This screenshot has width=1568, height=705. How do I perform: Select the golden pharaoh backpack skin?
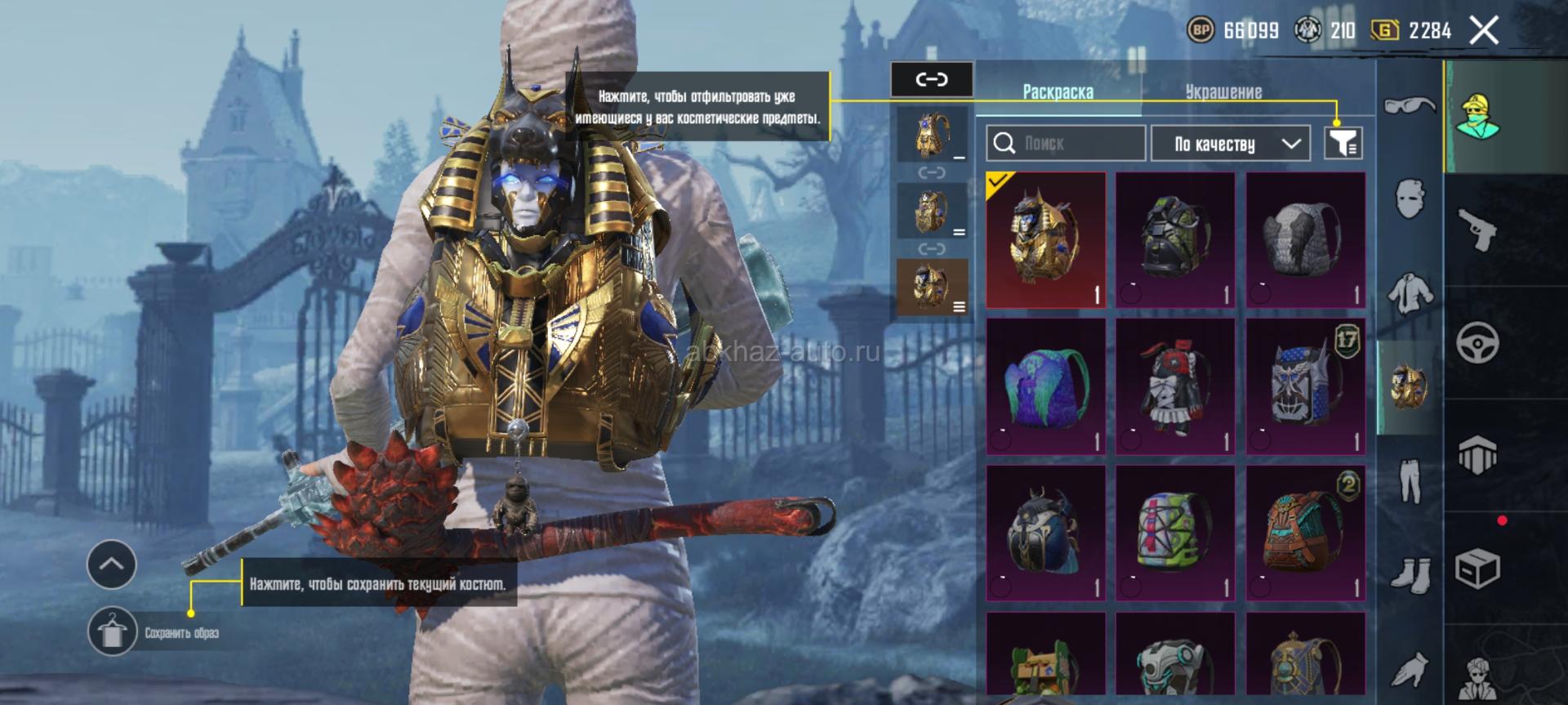pyautogui.click(x=1045, y=239)
